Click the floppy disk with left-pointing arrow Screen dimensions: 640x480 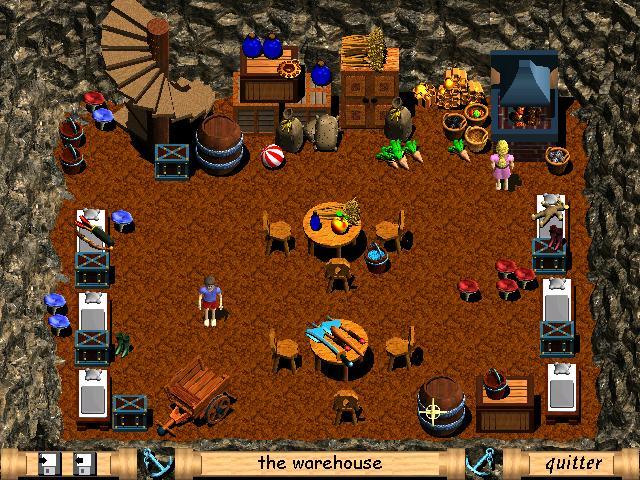(84, 463)
